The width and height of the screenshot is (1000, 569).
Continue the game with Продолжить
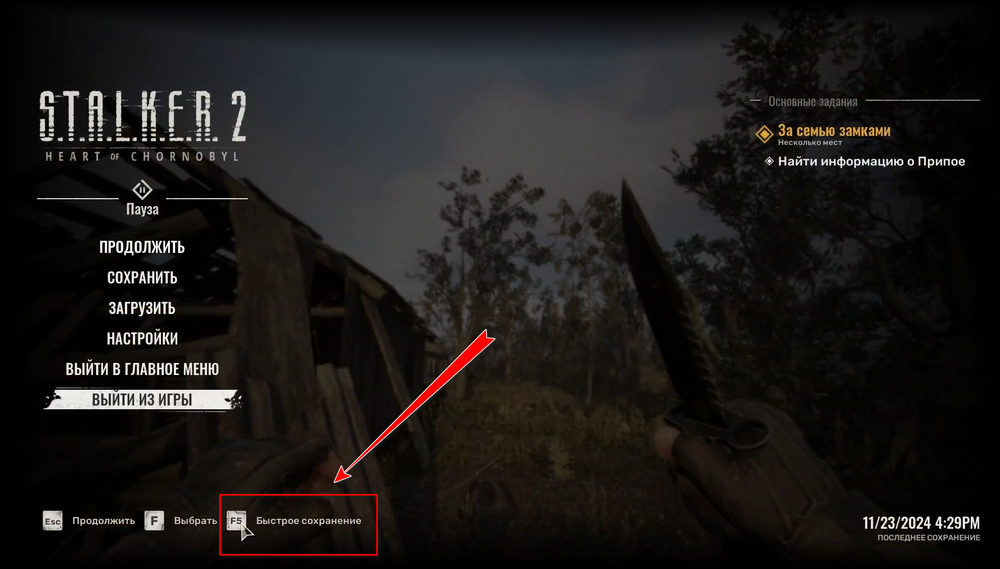(142, 247)
